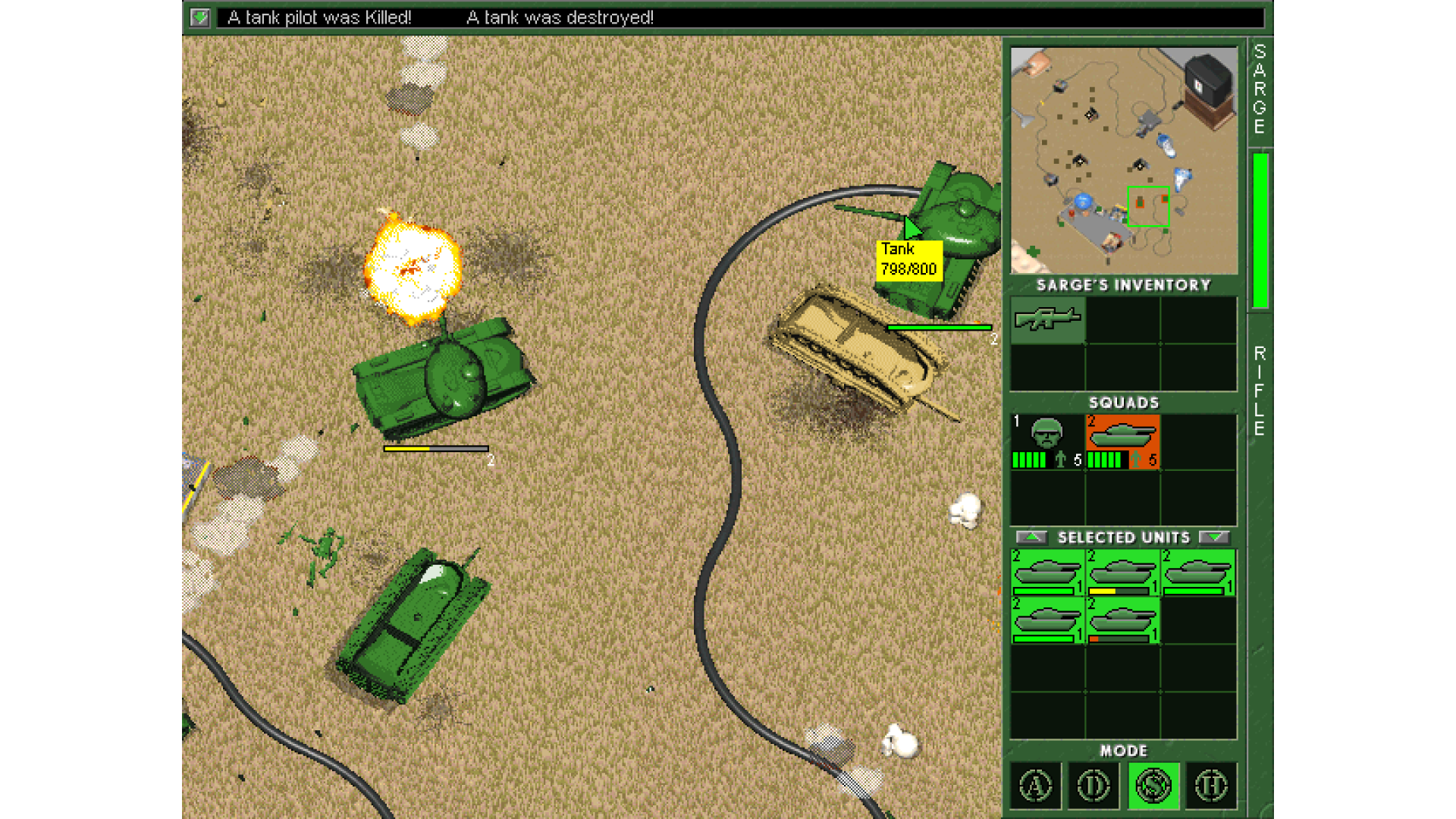
Task: Select the rifle in Sarge's inventory
Action: [x=1047, y=319]
